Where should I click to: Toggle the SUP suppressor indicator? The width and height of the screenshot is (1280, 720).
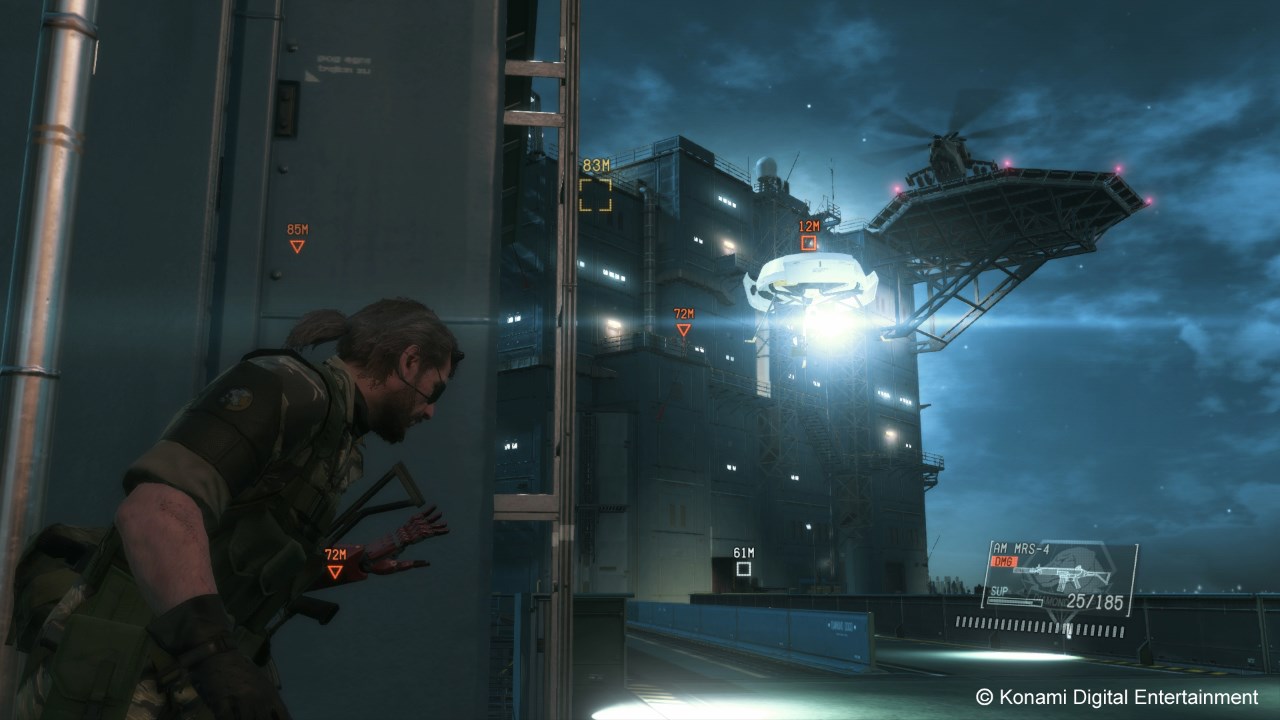pos(999,590)
